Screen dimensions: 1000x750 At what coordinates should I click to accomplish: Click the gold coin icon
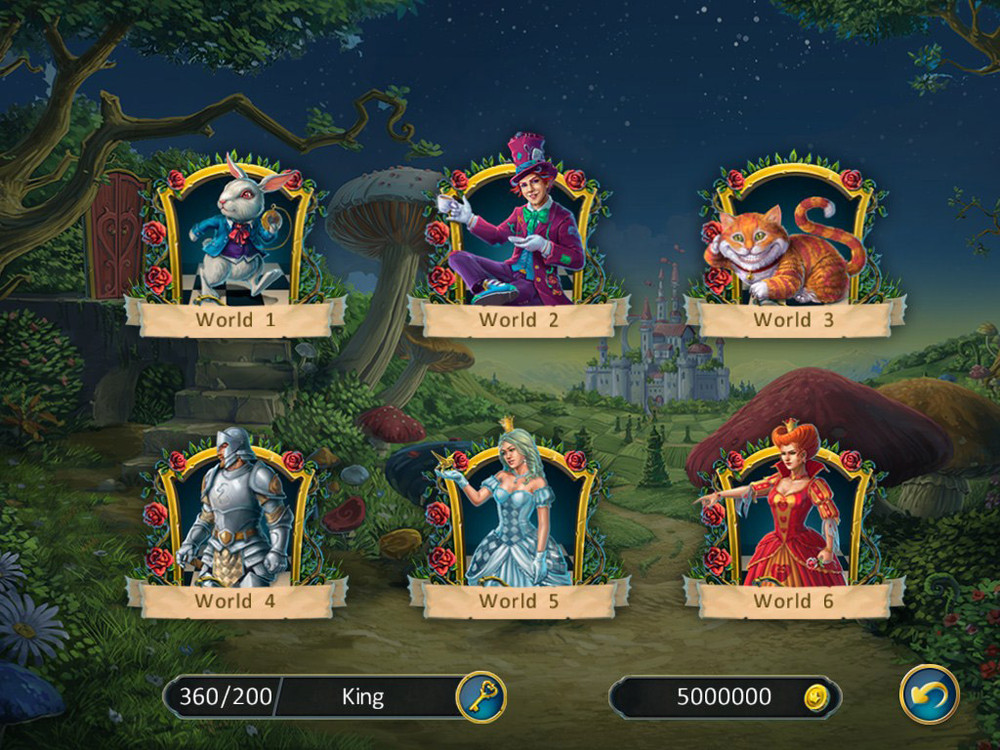(x=817, y=697)
